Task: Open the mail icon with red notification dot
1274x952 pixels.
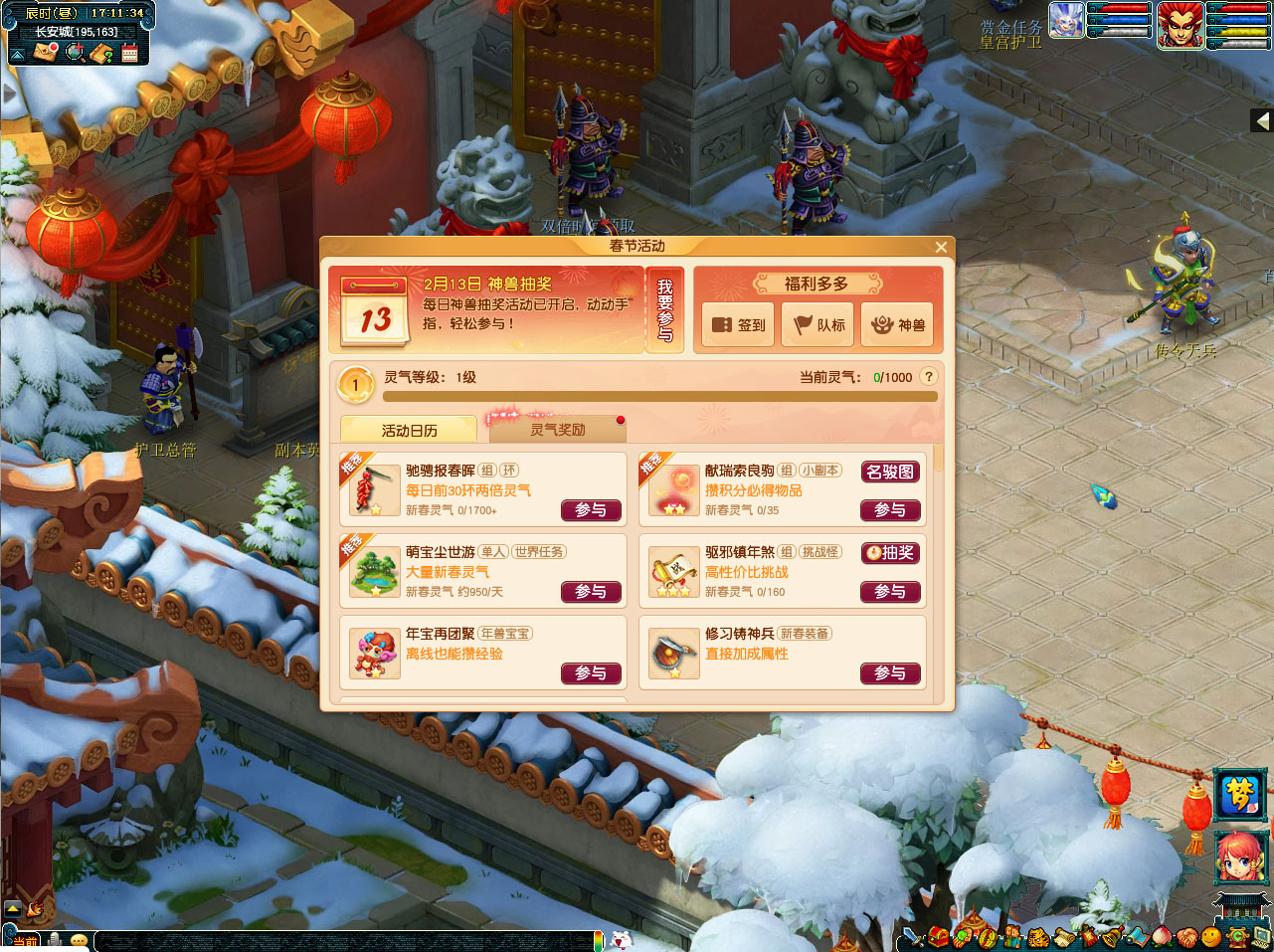Action: 44,53
